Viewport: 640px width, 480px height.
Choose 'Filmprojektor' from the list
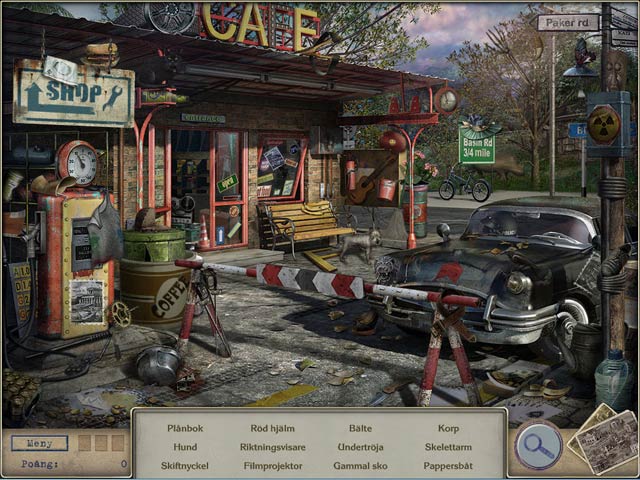click(273, 465)
